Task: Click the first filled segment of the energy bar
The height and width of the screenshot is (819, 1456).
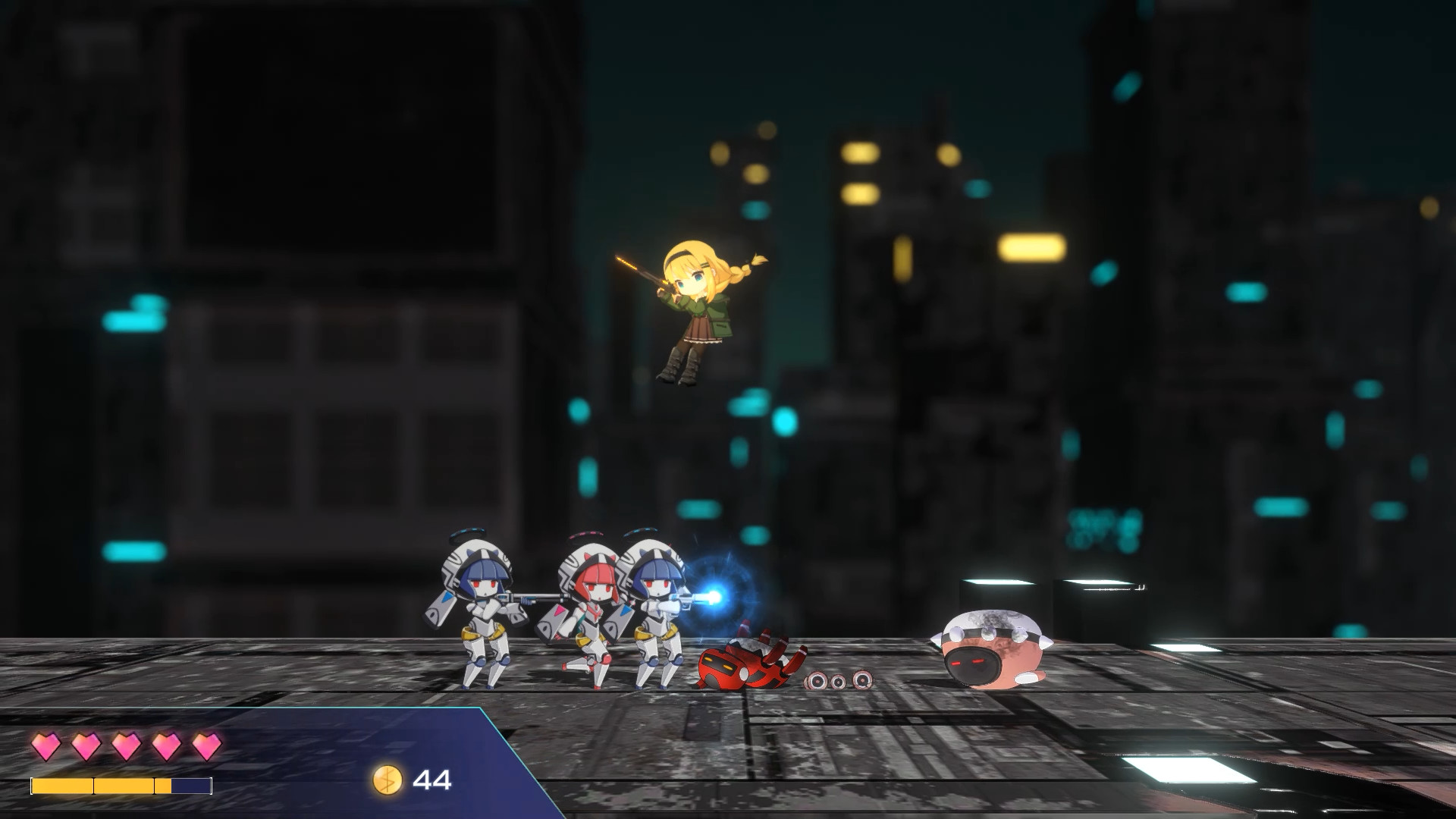Action: coord(62,787)
